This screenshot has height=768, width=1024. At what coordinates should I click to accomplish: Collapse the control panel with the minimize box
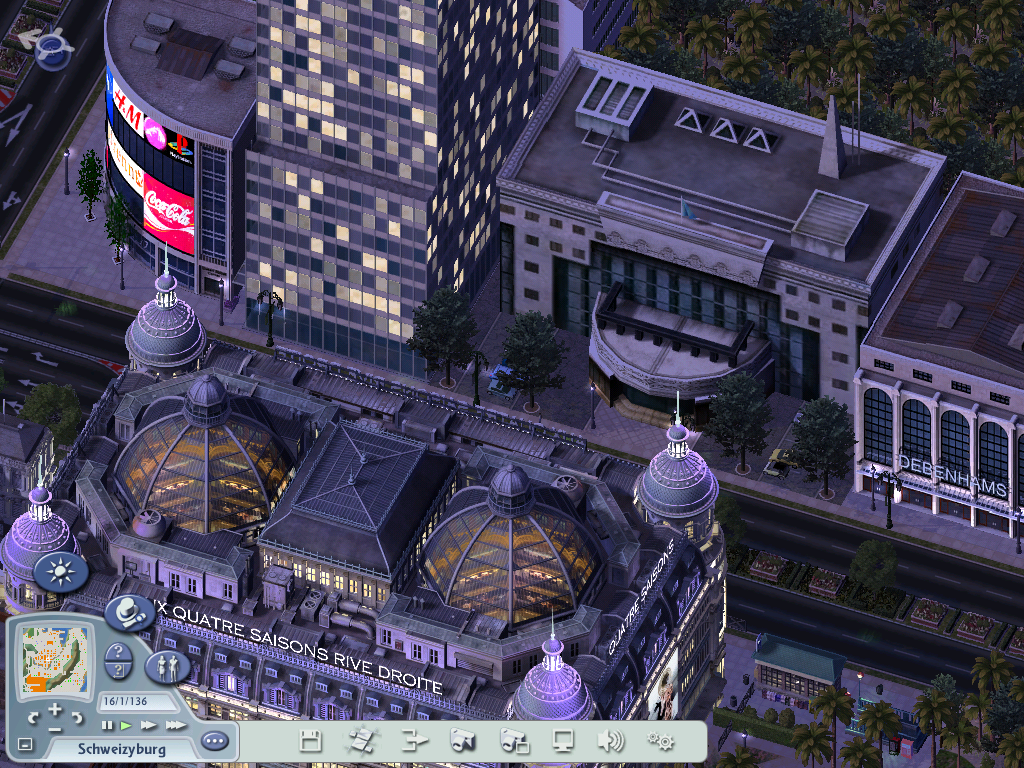click(x=26, y=745)
